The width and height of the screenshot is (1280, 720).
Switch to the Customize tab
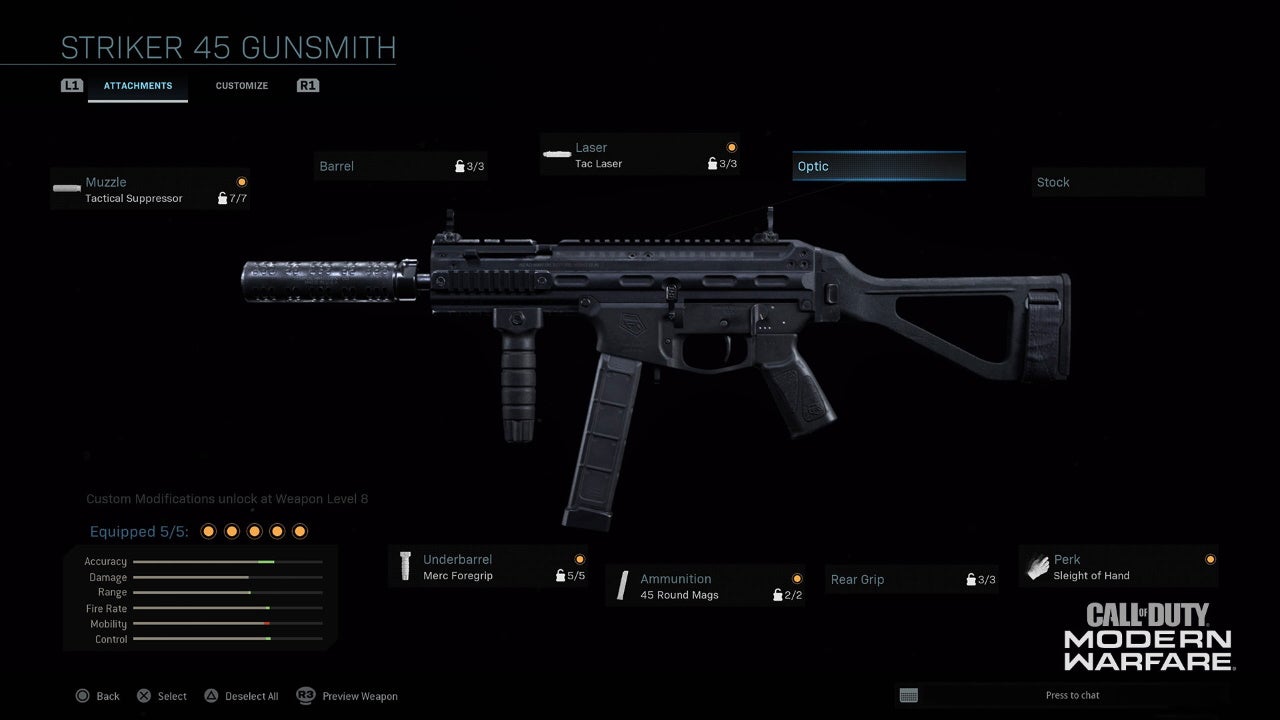point(241,86)
